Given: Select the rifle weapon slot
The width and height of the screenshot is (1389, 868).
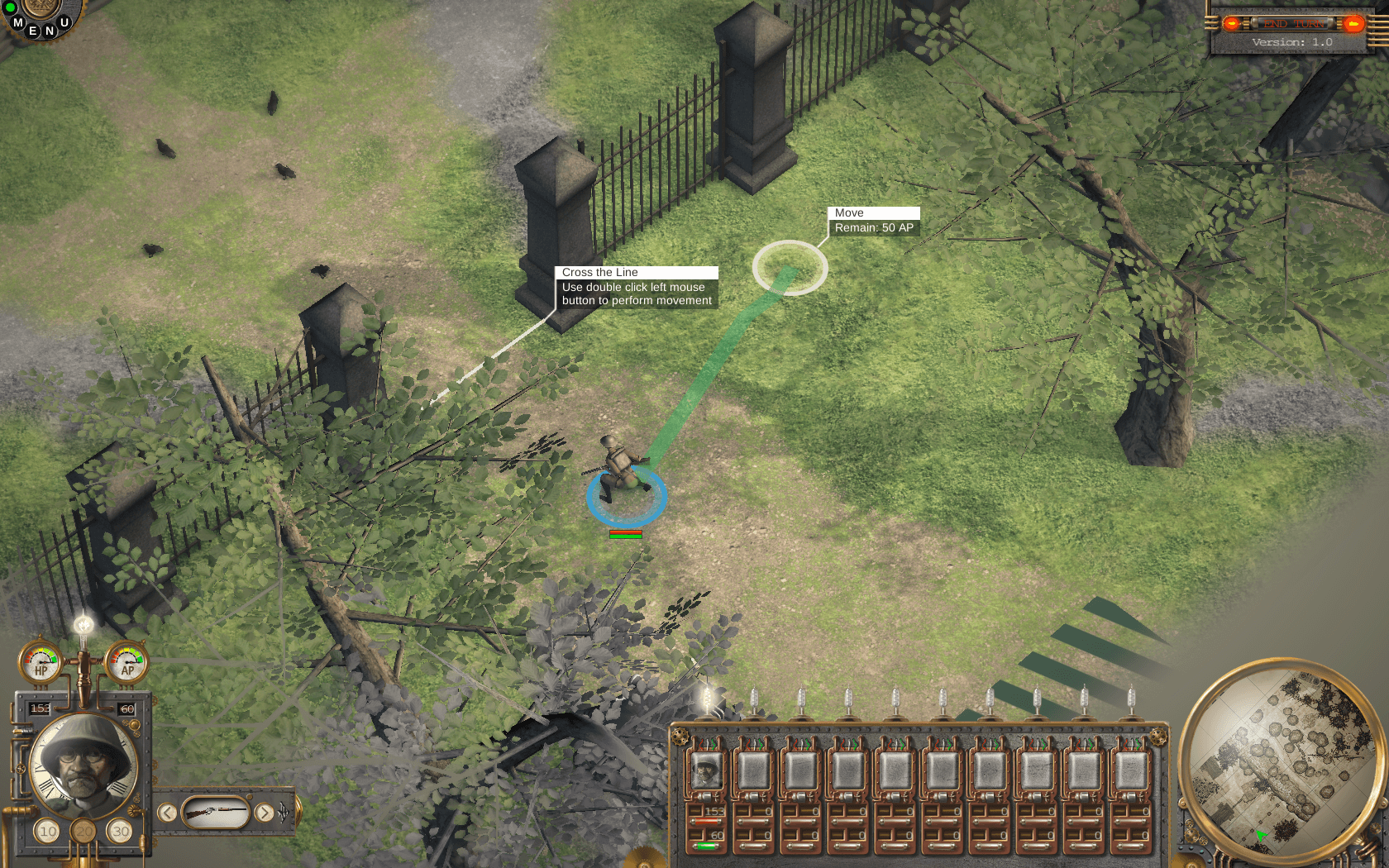Looking at the screenshot, I should click(215, 813).
